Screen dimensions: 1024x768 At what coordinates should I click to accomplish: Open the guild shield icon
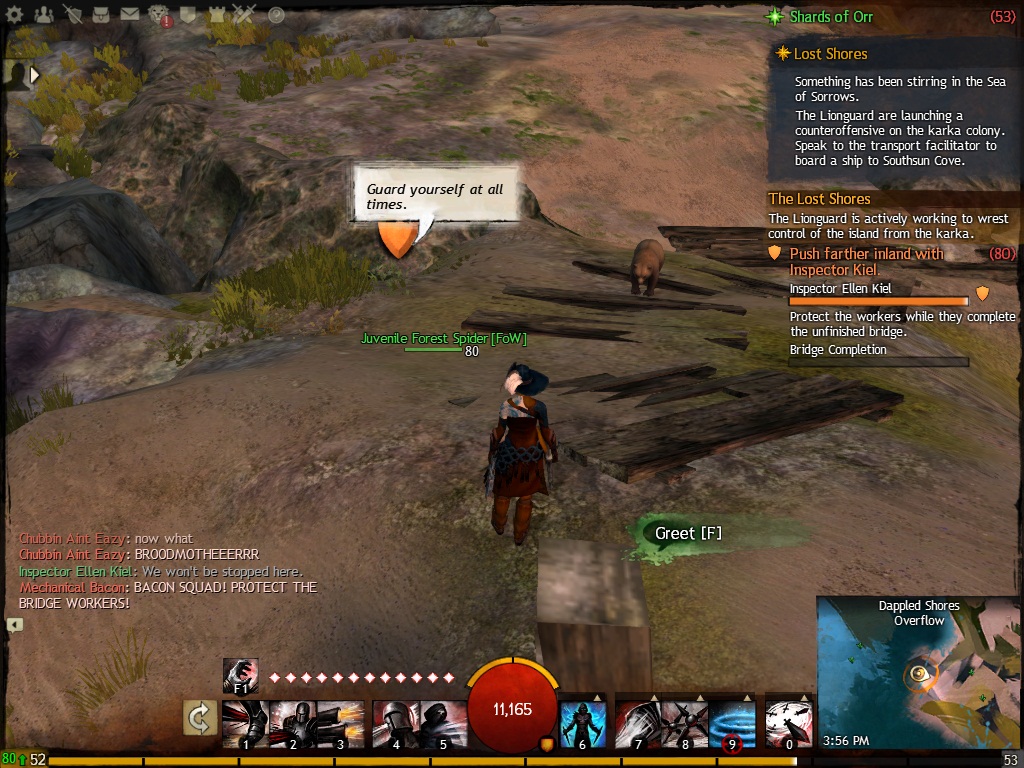click(189, 15)
